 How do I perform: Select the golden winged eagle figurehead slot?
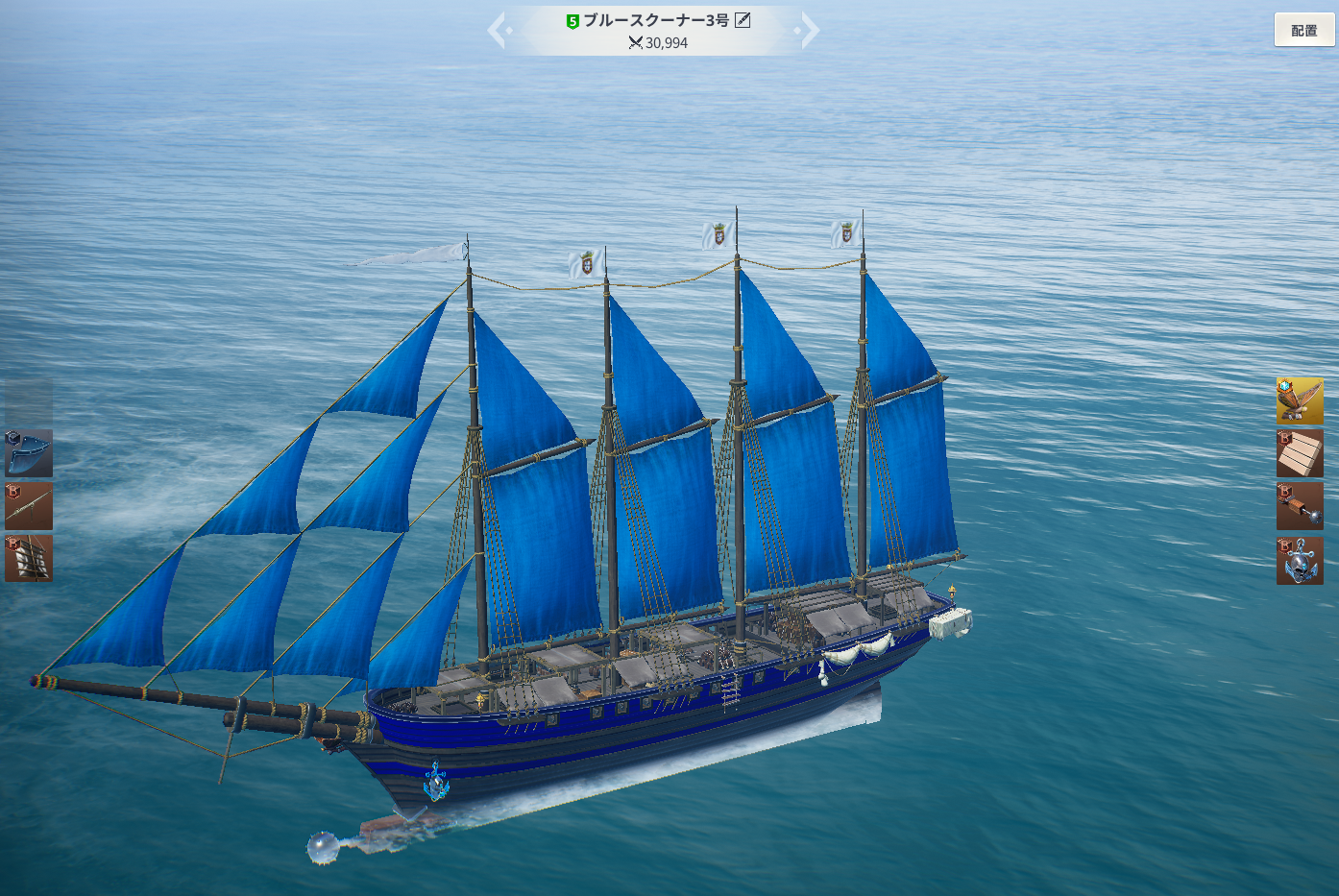click(x=1300, y=400)
